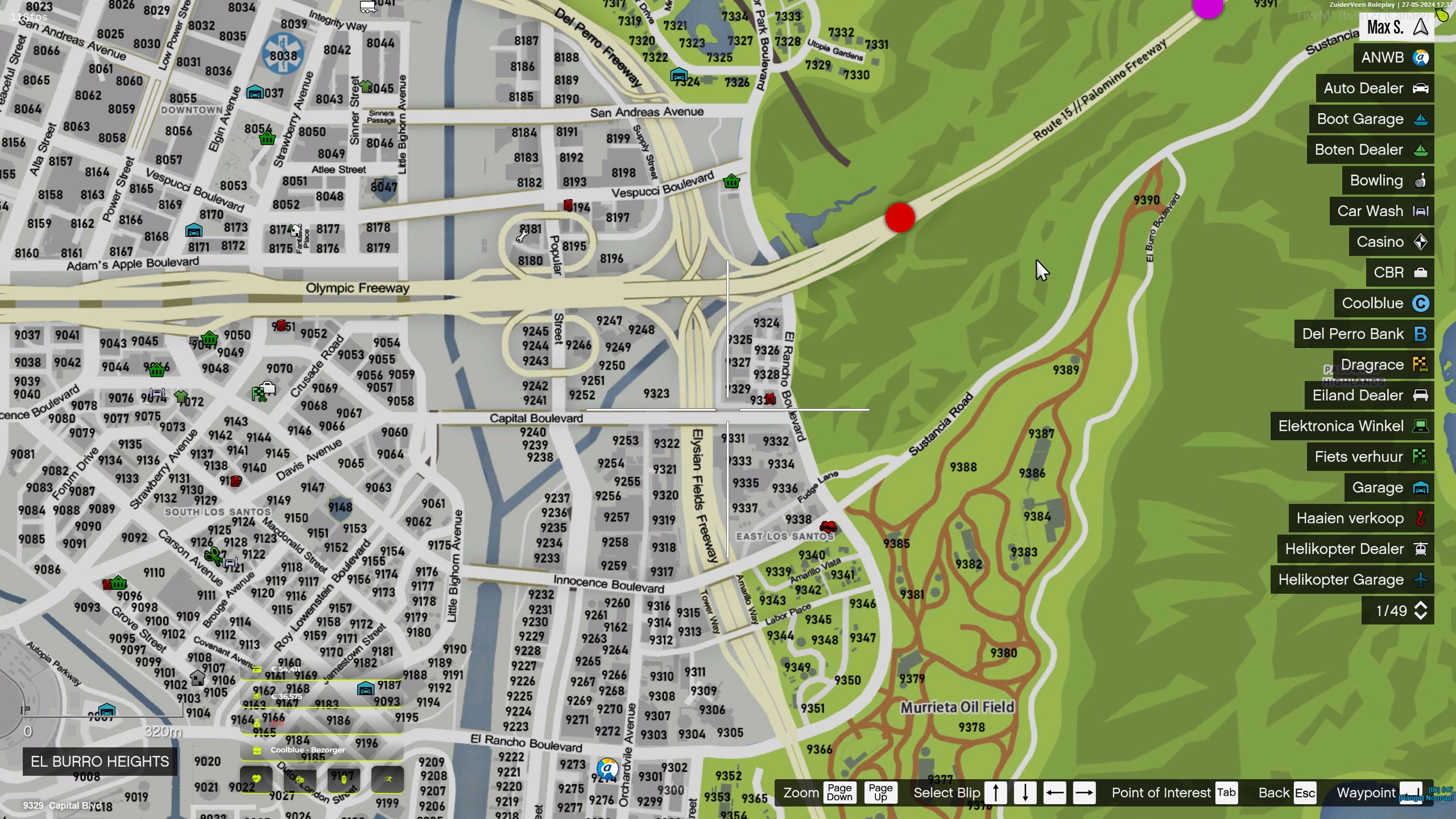The height and width of the screenshot is (819, 1456).
Task: Select Boot Garage legend entry
Action: [1371, 119]
